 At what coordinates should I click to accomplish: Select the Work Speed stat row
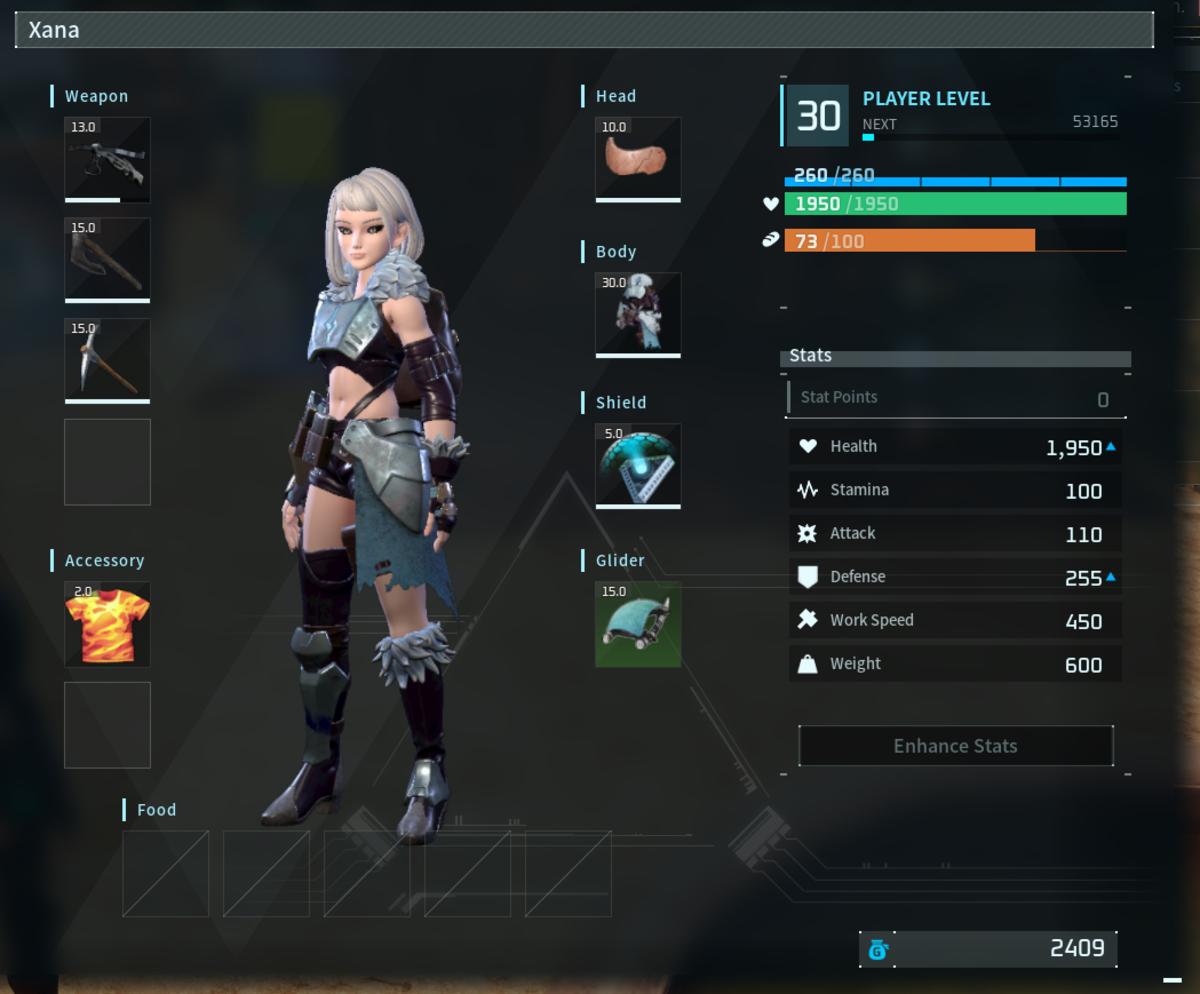[x=955, y=620]
